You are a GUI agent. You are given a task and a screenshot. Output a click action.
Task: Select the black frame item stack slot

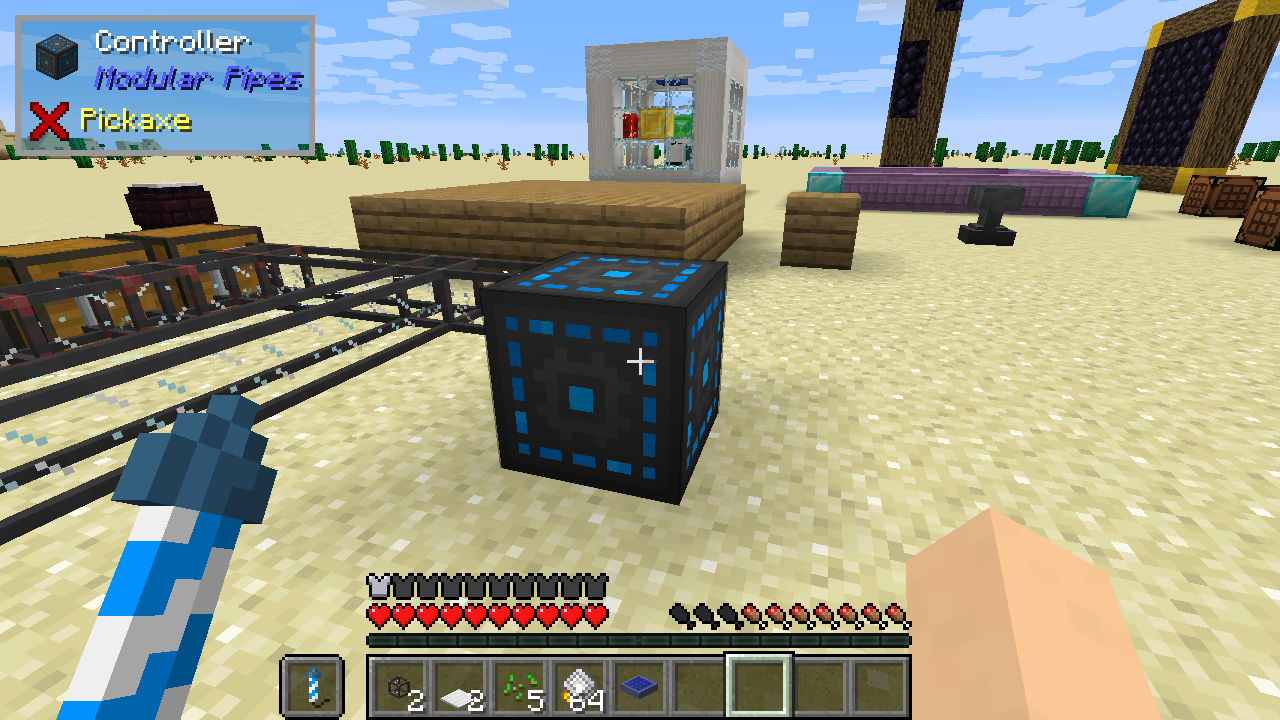[402, 686]
